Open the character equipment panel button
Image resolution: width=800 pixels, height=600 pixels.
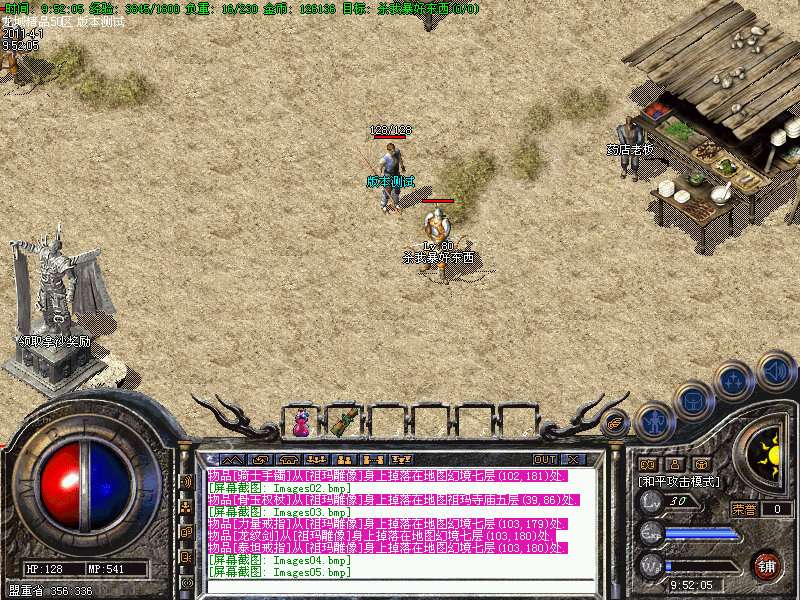click(x=653, y=423)
